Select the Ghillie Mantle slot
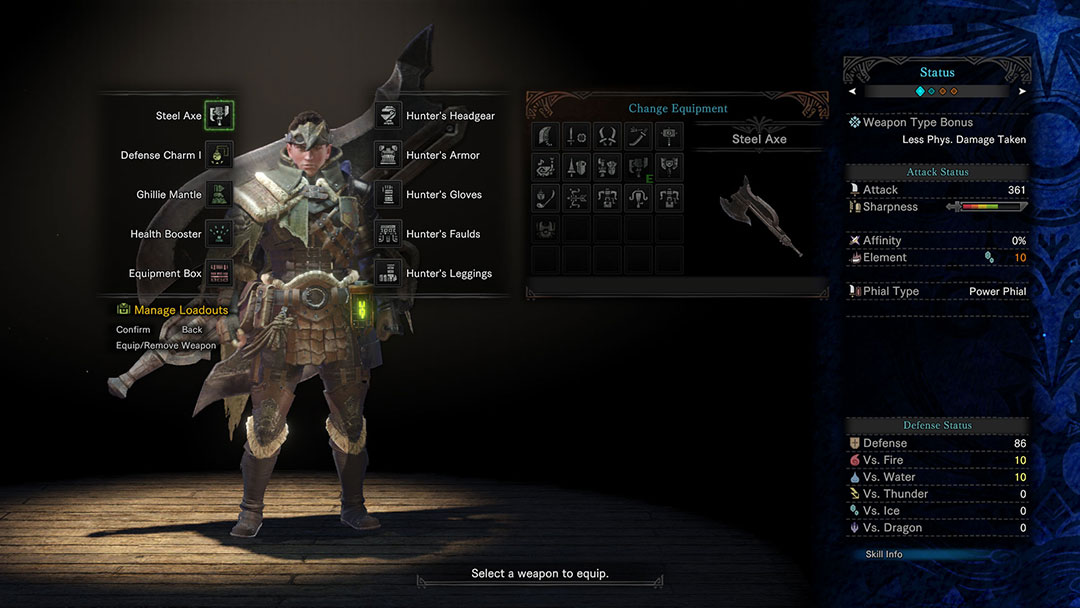Image resolution: width=1080 pixels, height=608 pixels. point(219,194)
